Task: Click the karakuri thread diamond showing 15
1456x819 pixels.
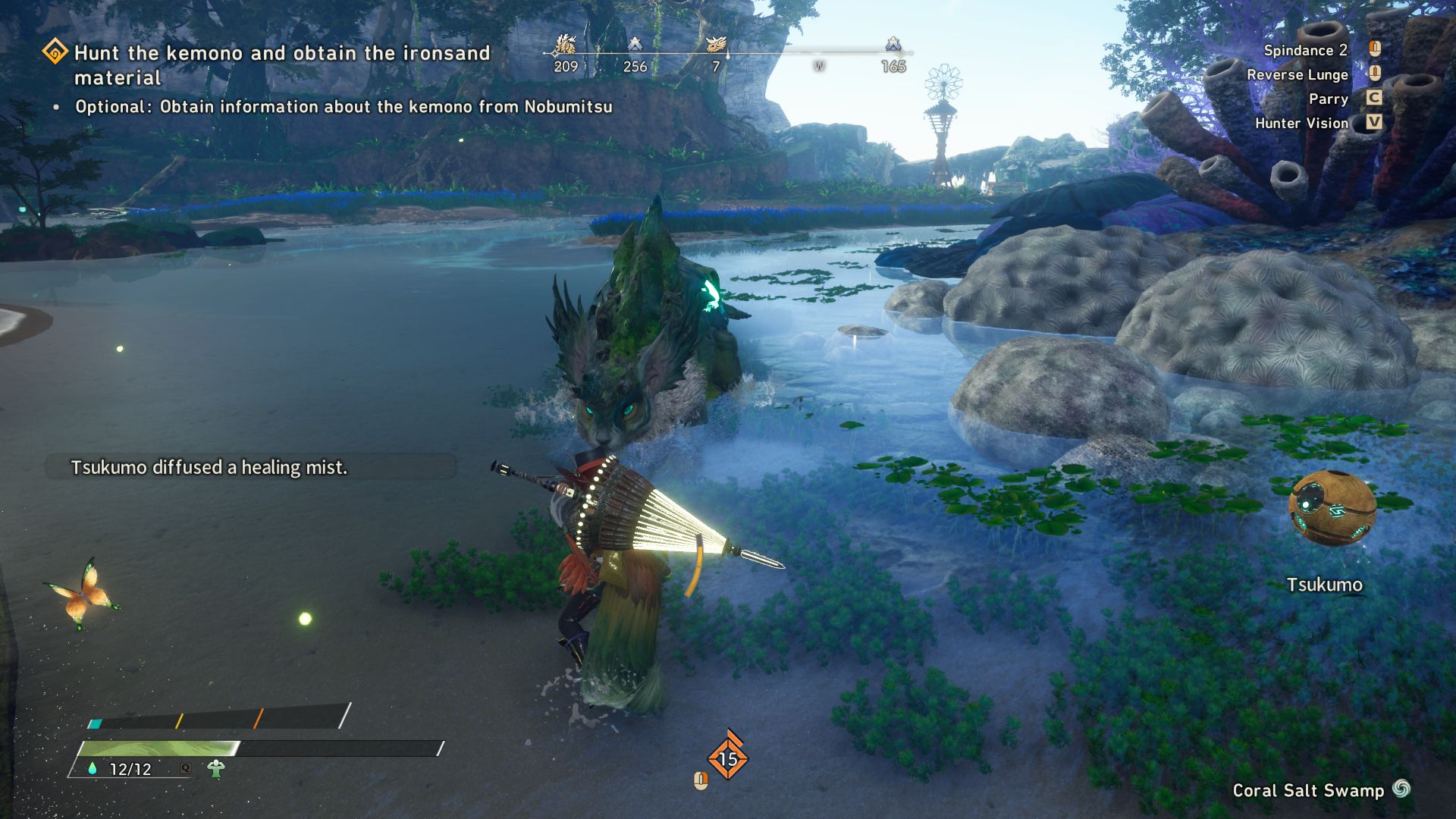Action: (x=727, y=758)
